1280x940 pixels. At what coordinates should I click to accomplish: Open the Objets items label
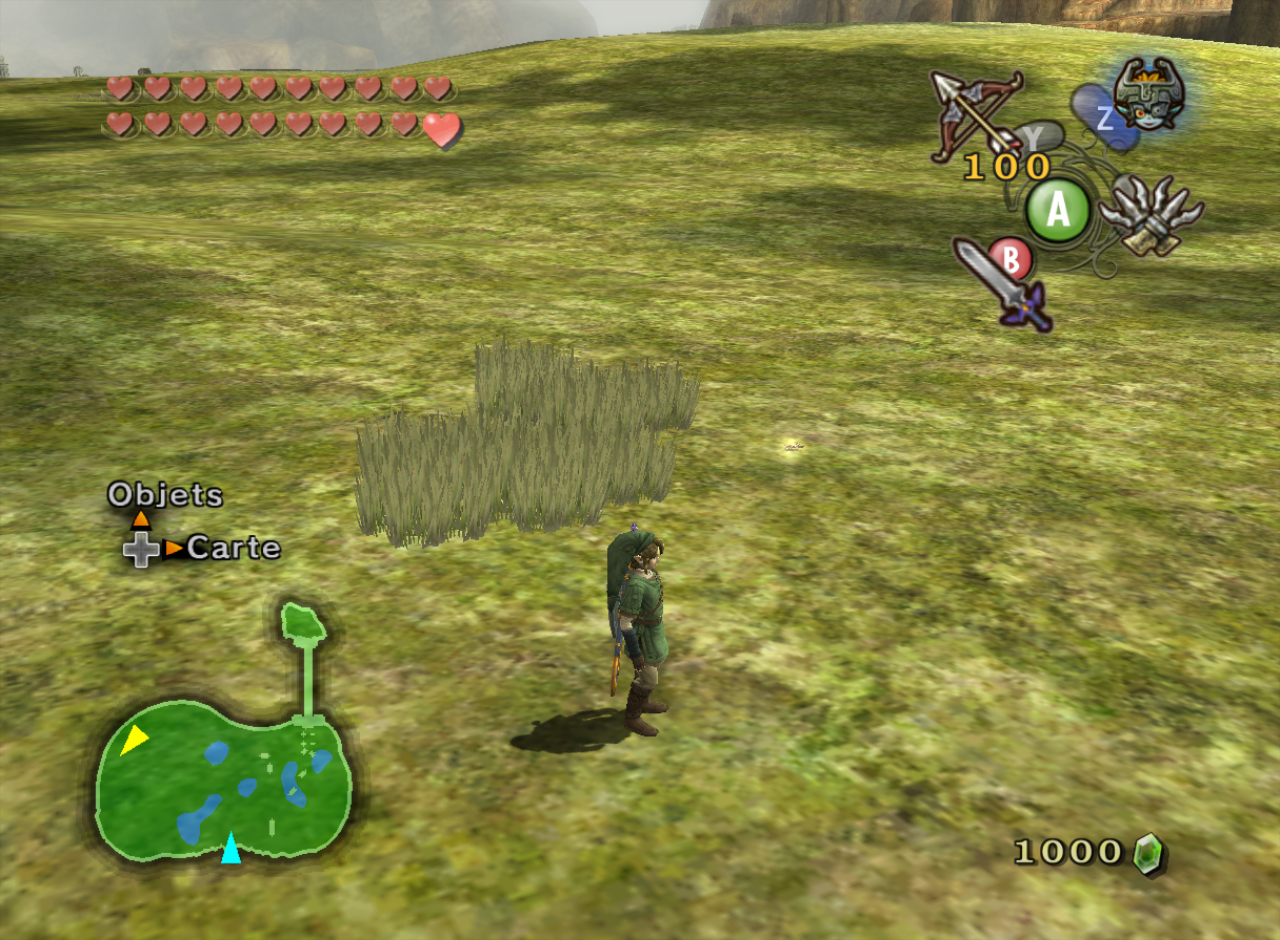pyautogui.click(x=165, y=494)
